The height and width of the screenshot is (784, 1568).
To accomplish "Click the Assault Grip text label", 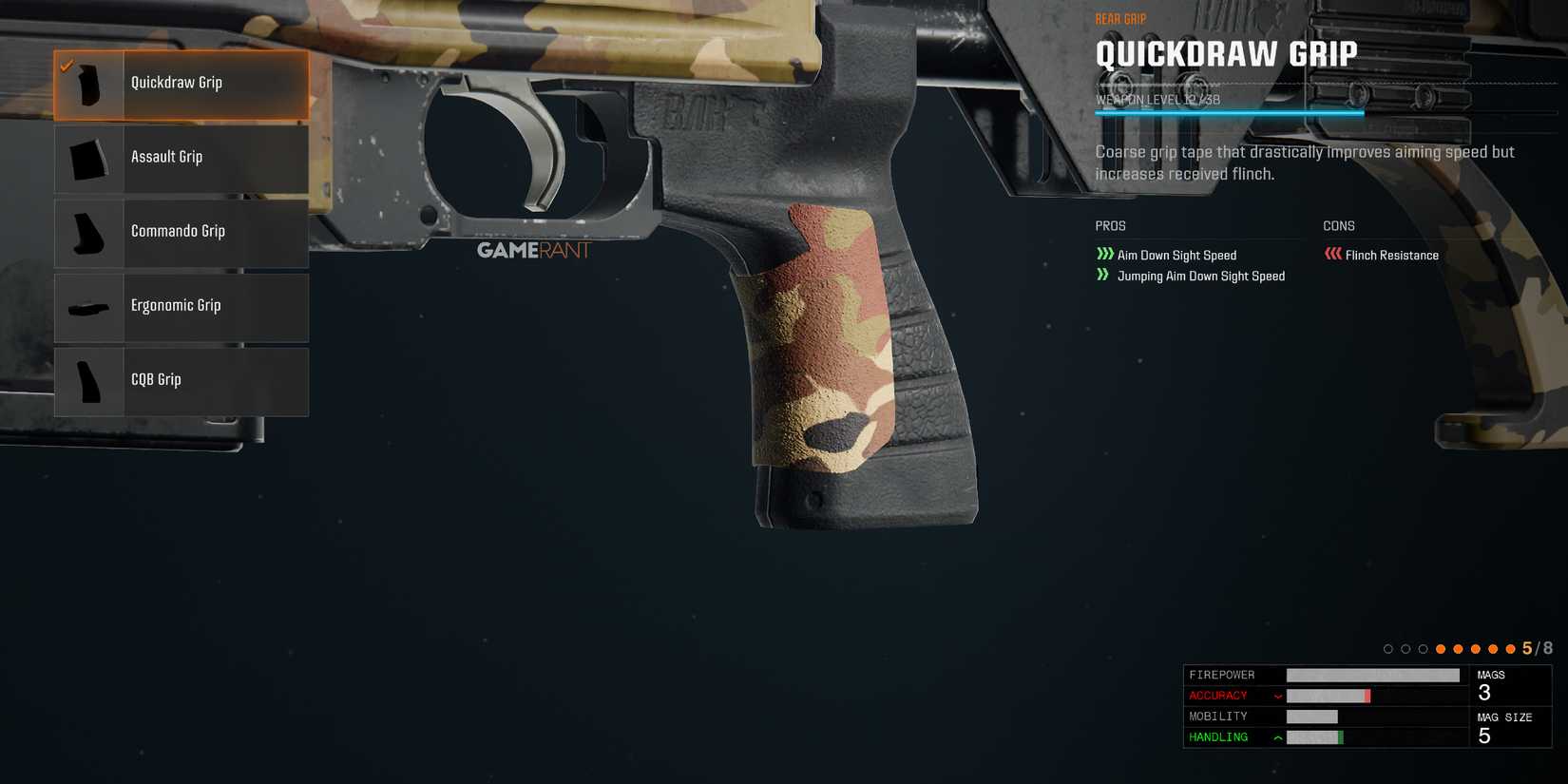I will [x=167, y=156].
